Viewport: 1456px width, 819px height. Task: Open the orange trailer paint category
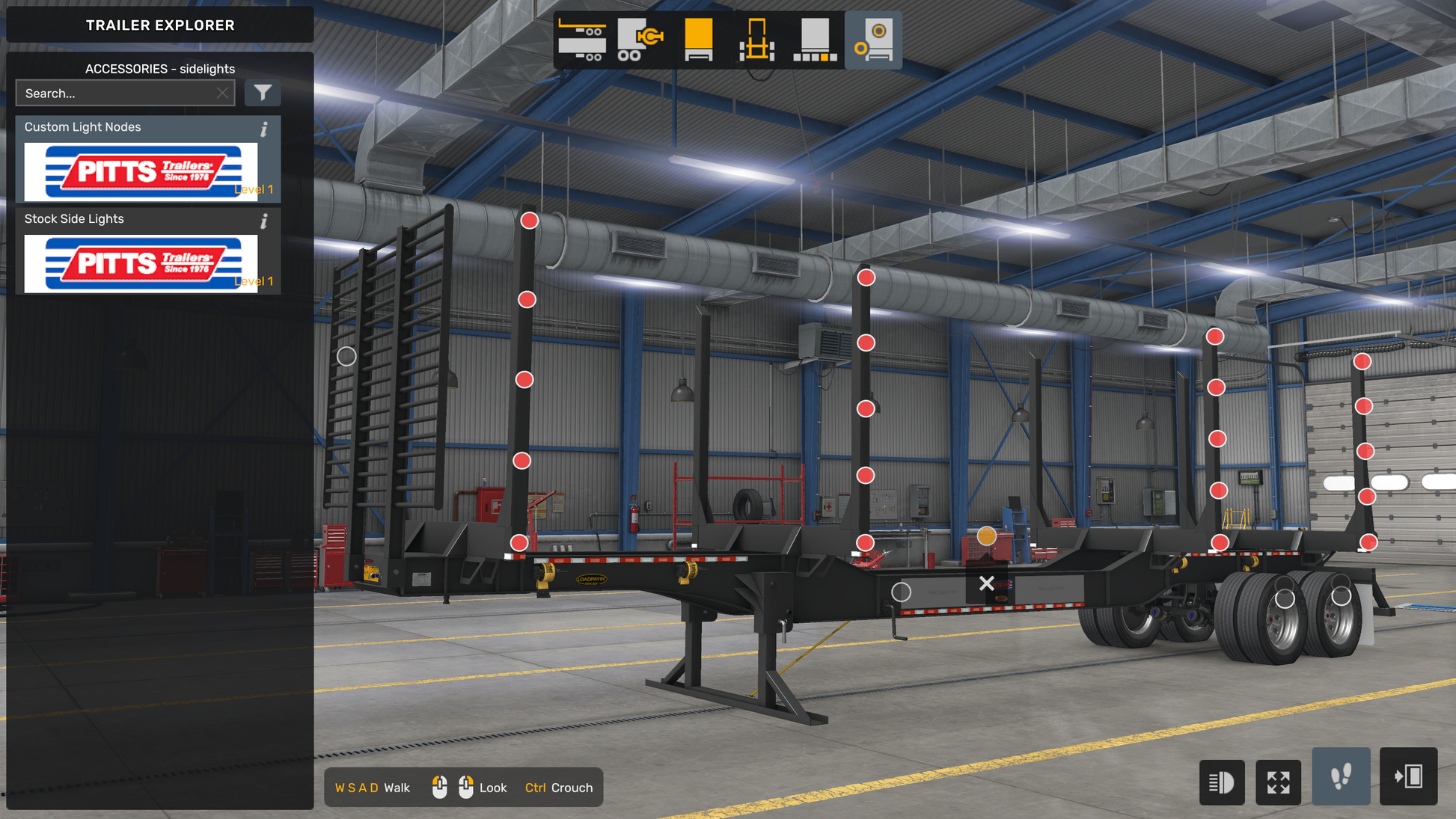point(698,40)
